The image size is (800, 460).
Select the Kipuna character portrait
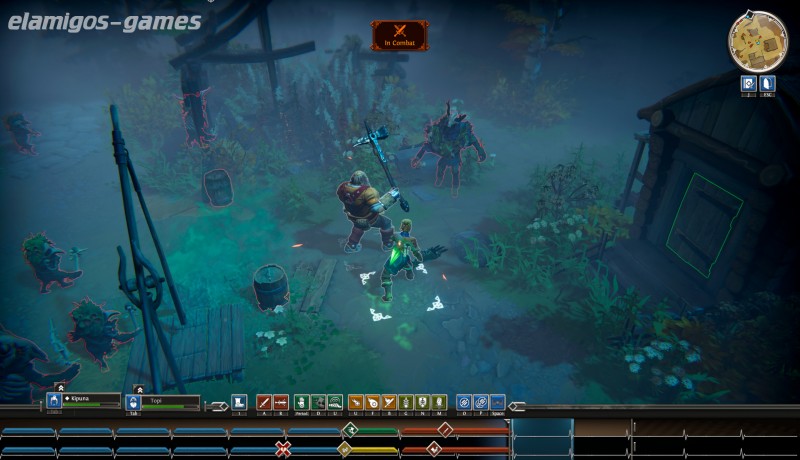pos(54,401)
